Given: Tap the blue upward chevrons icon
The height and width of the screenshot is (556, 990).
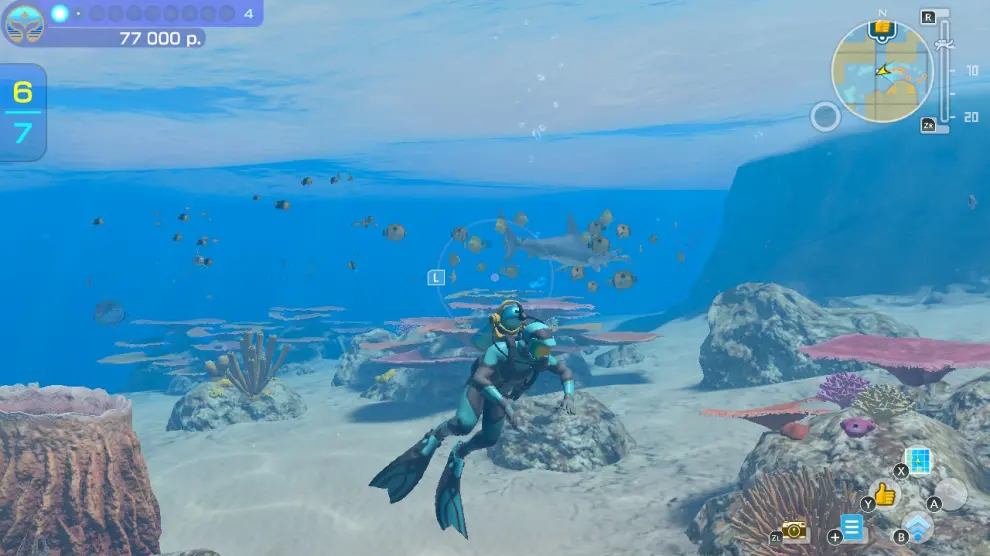Looking at the screenshot, I should point(918,527).
